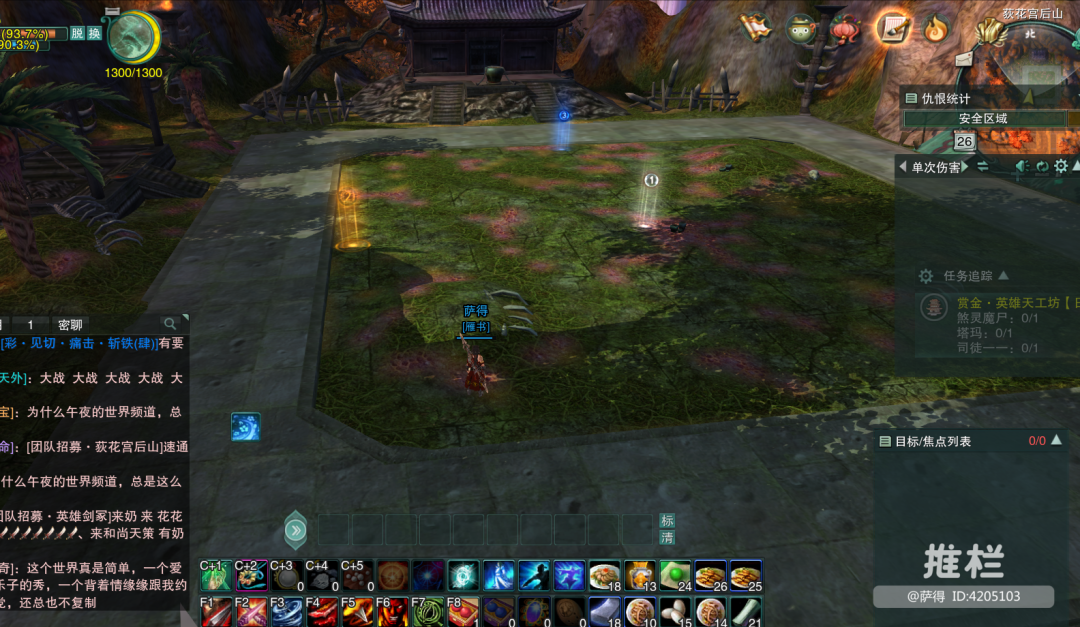This screenshot has width=1080, height=627.
Task: Open the damage meter gear settings
Action: (1062, 167)
